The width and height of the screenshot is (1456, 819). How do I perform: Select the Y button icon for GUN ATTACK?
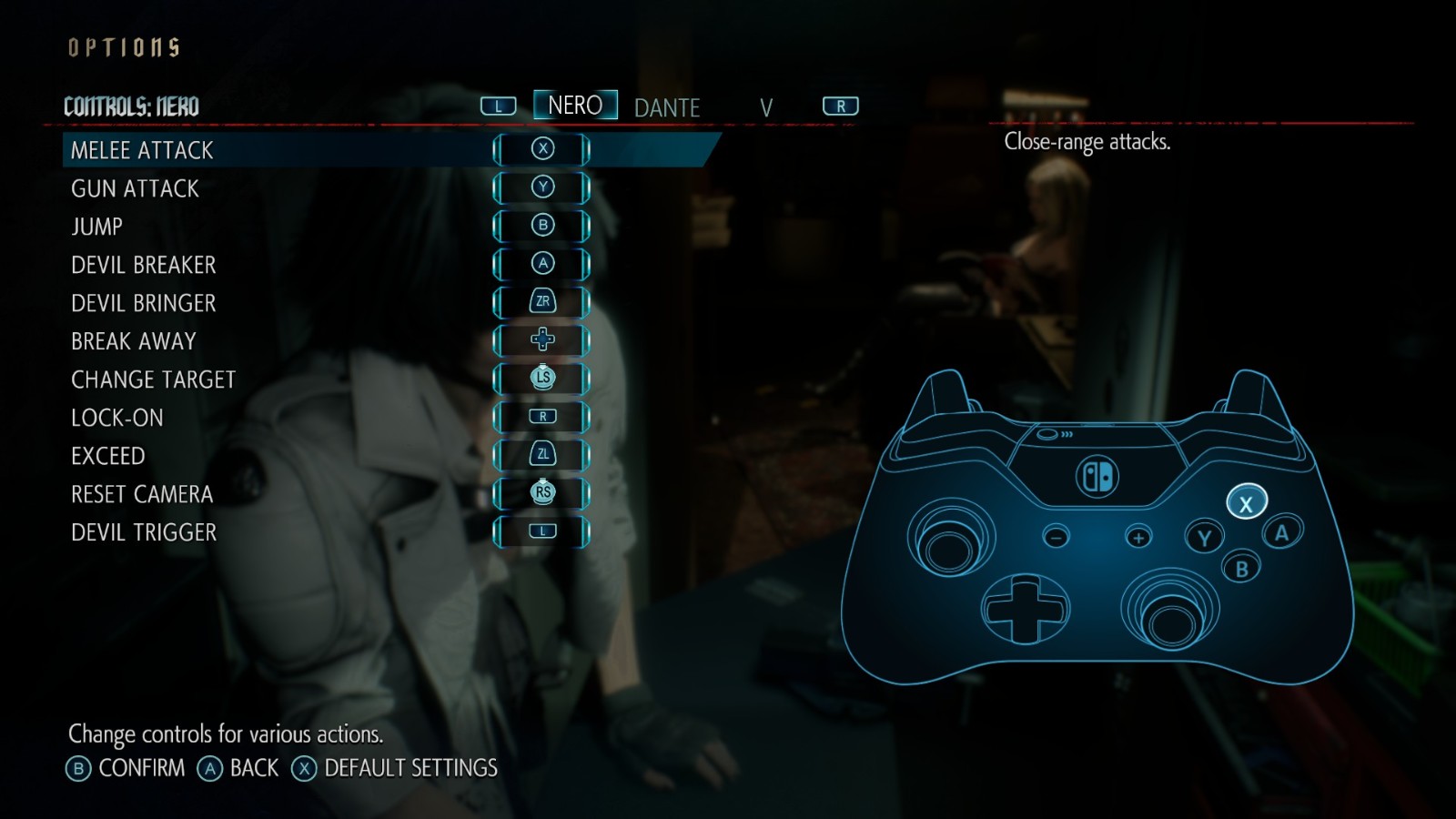pyautogui.click(x=542, y=187)
